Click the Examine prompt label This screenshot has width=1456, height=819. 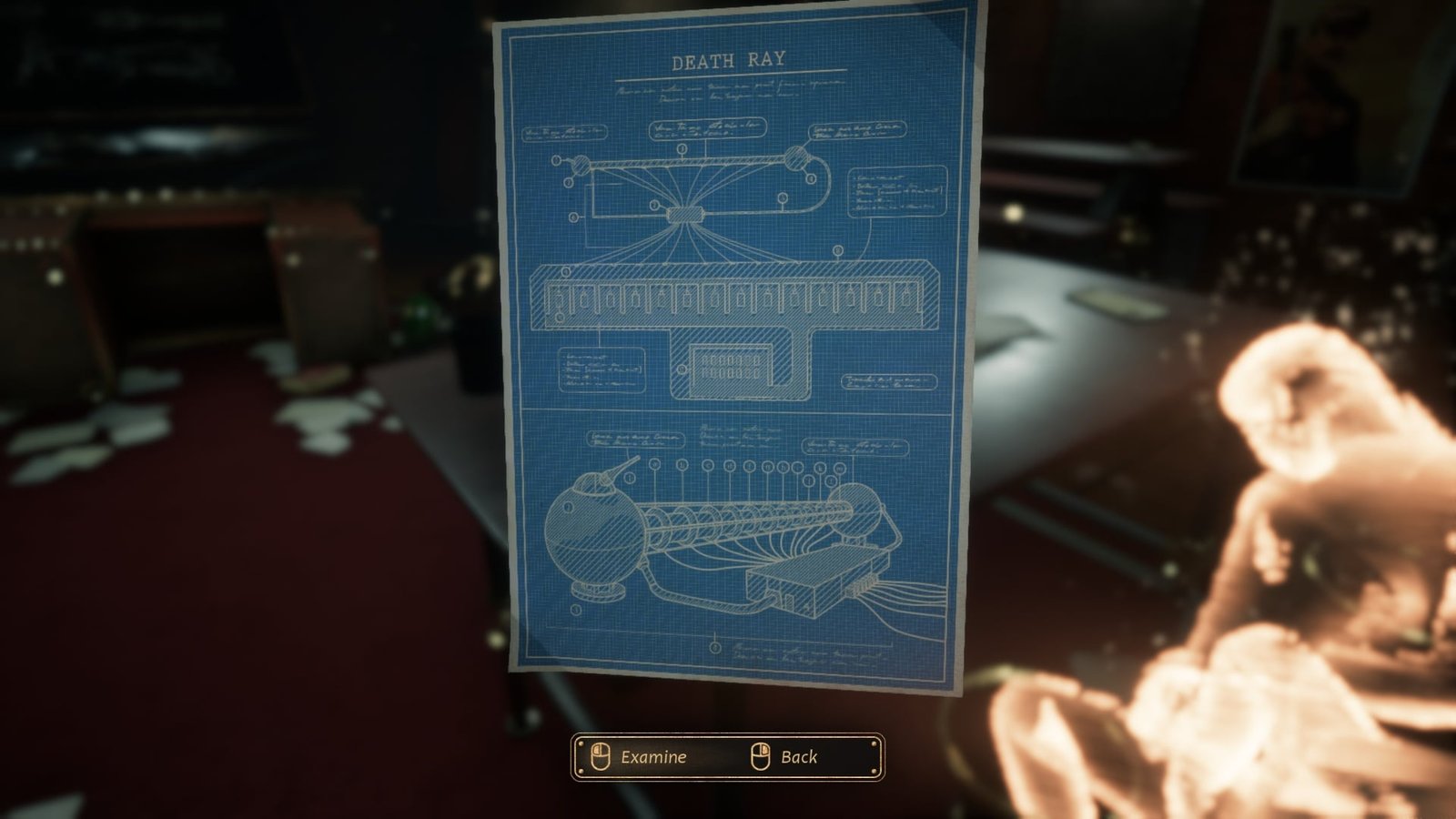pyautogui.click(x=652, y=757)
